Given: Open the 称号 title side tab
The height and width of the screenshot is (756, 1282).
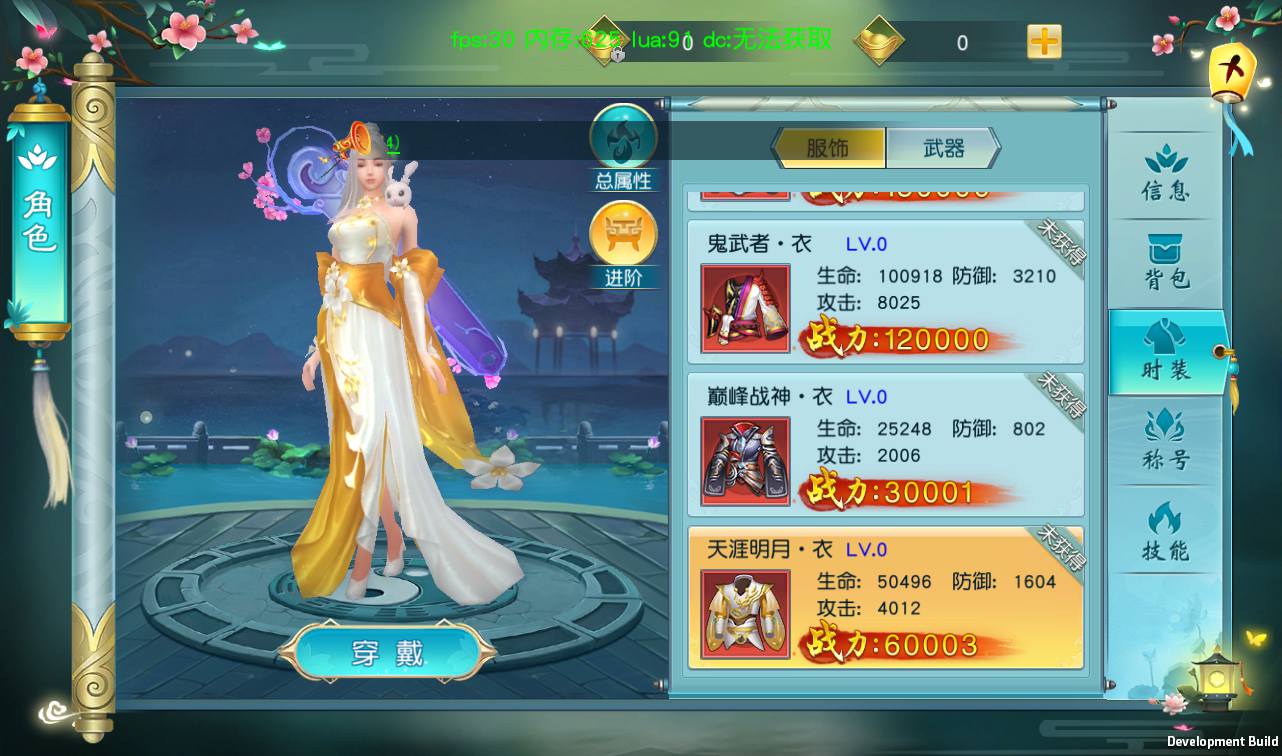Looking at the screenshot, I should (x=1165, y=441).
